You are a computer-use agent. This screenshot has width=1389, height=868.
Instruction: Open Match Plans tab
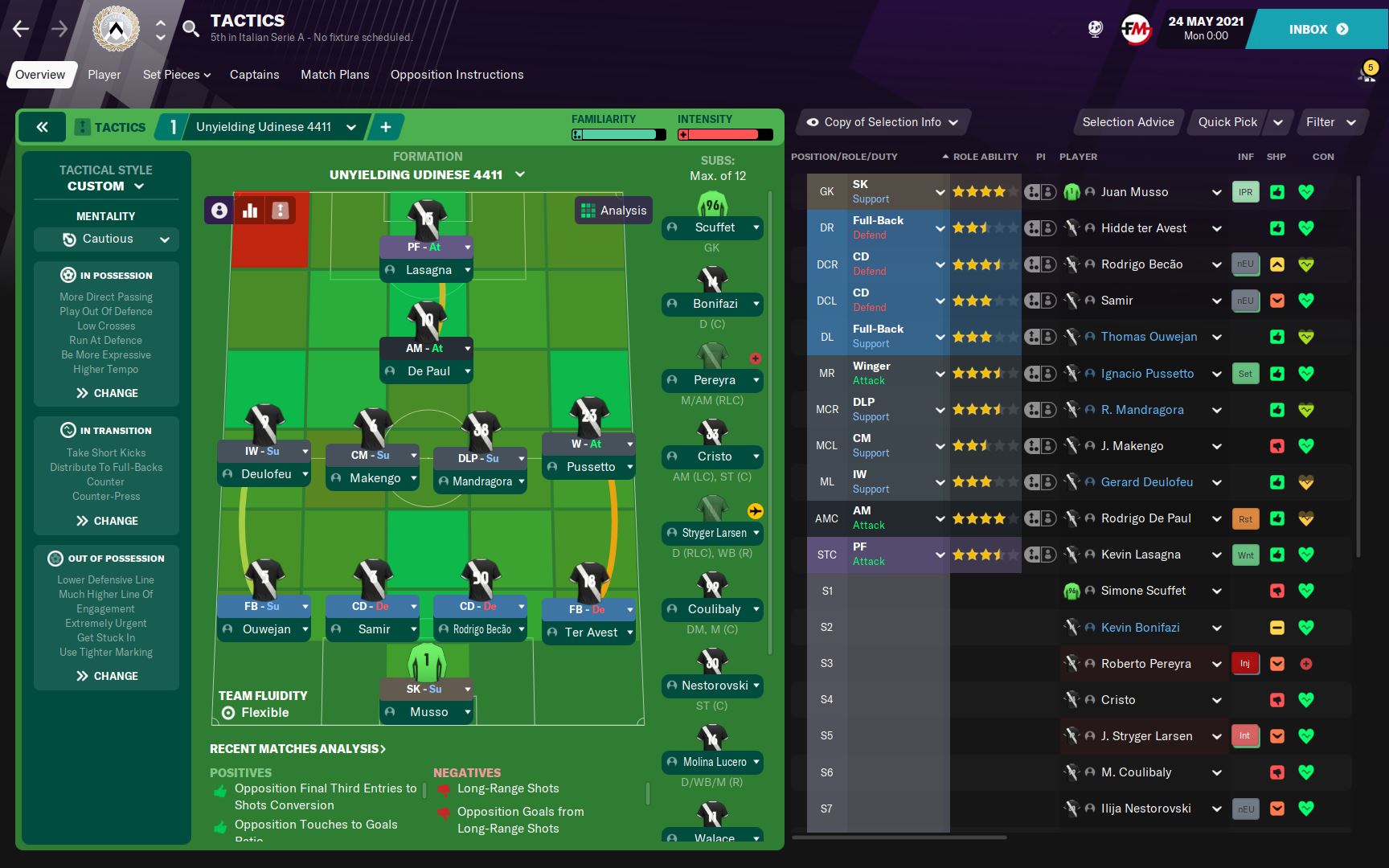[x=334, y=75]
